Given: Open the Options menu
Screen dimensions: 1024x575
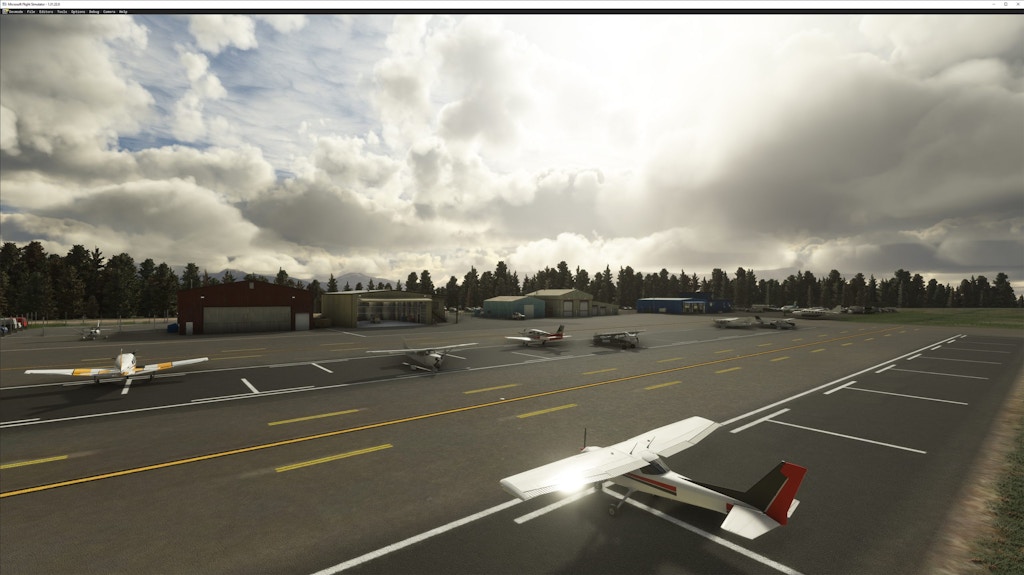Looking at the screenshot, I should 78,11.
